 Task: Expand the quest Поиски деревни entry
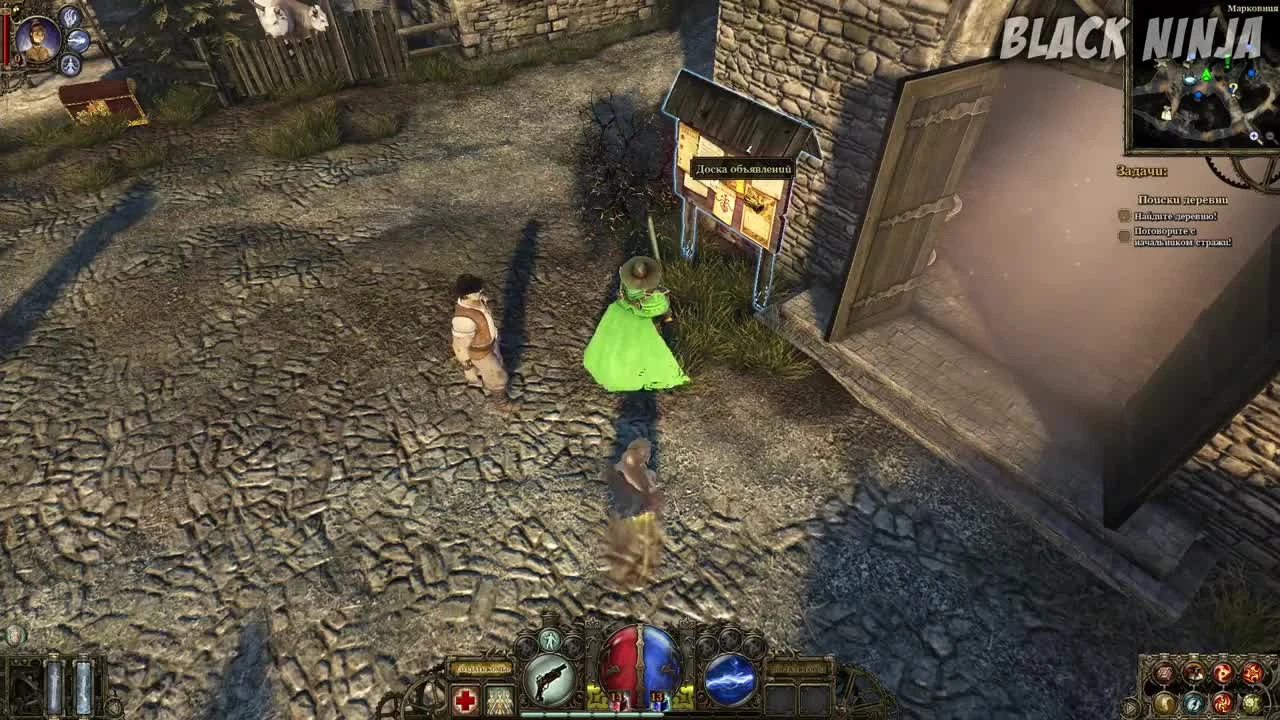click(x=1184, y=200)
